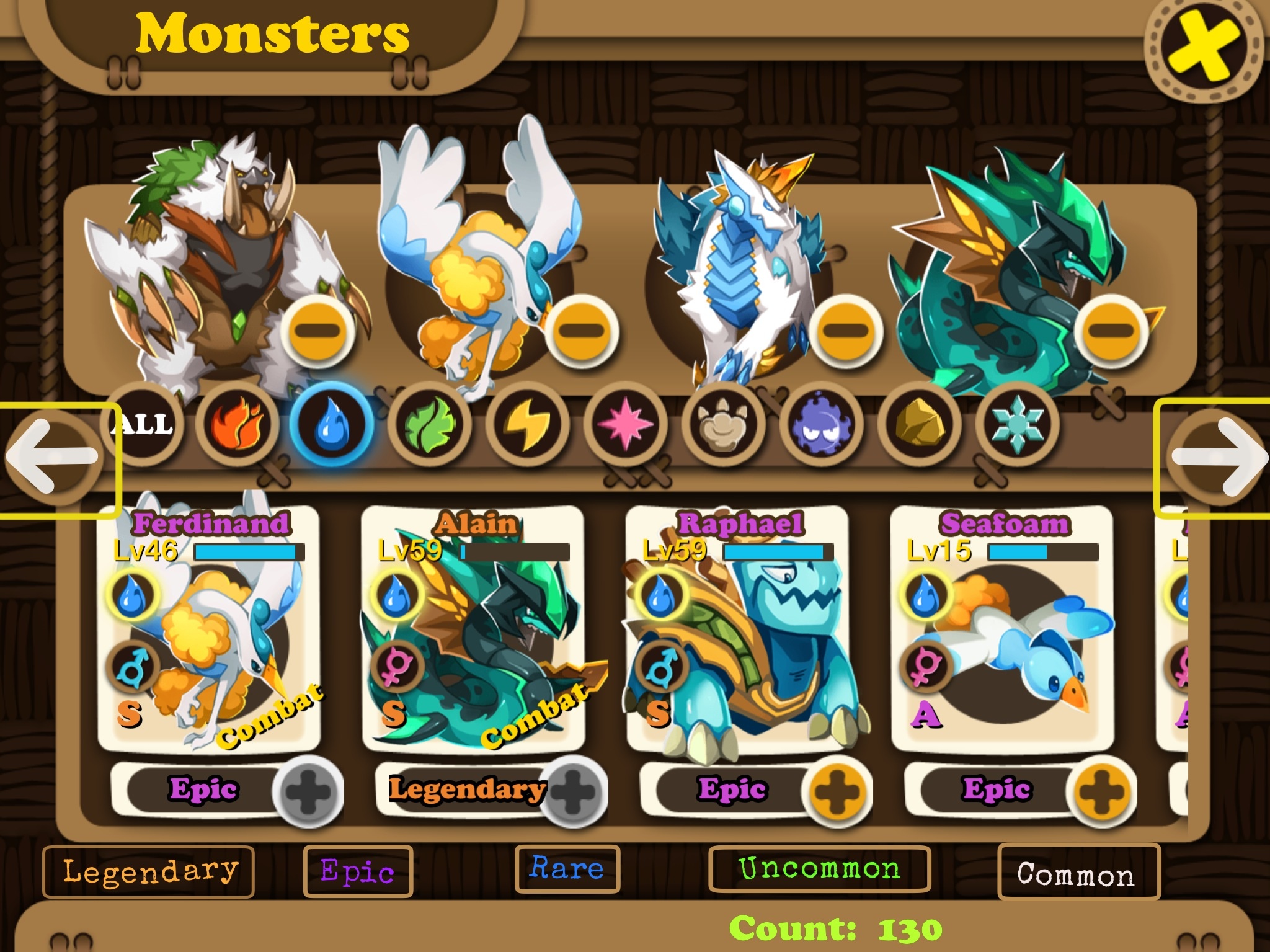The height and width of the screenshot is (952, 1270).
Task: Select the paw print element filter
Action: tap(723, 425)
